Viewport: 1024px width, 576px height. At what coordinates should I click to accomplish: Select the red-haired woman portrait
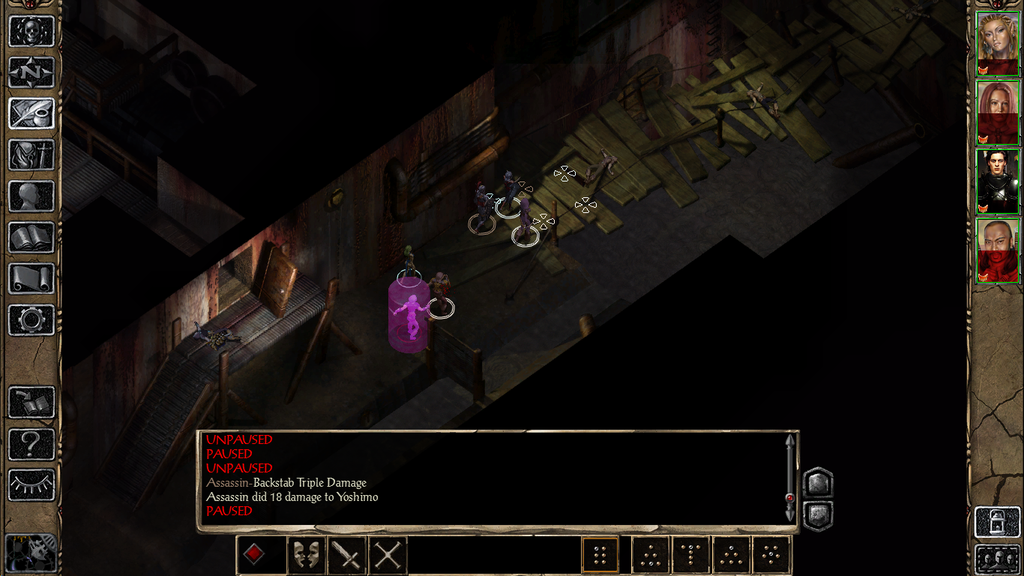click(x=997, y=112)
